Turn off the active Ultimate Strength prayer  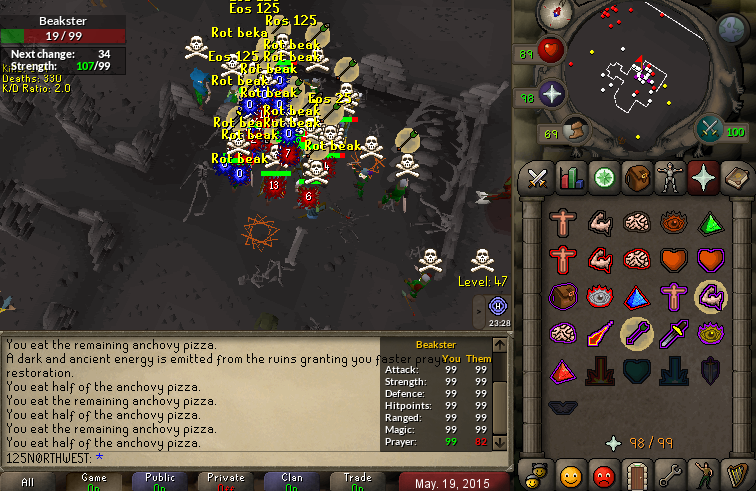click(x=711, y=296)
